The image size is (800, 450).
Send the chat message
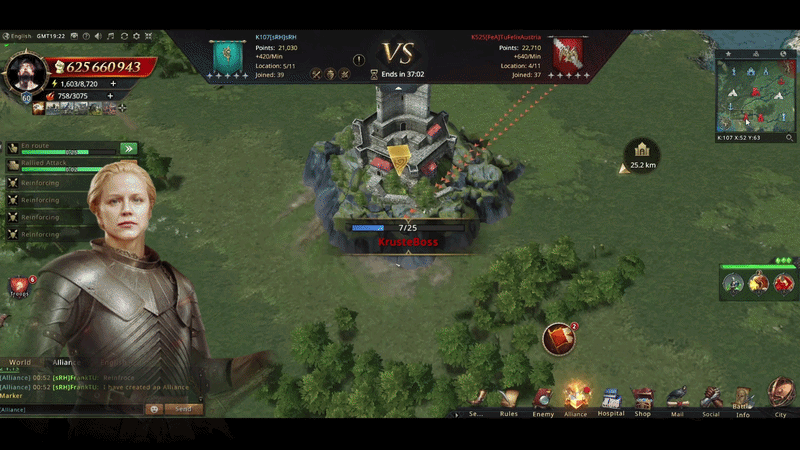click(184, 409)
